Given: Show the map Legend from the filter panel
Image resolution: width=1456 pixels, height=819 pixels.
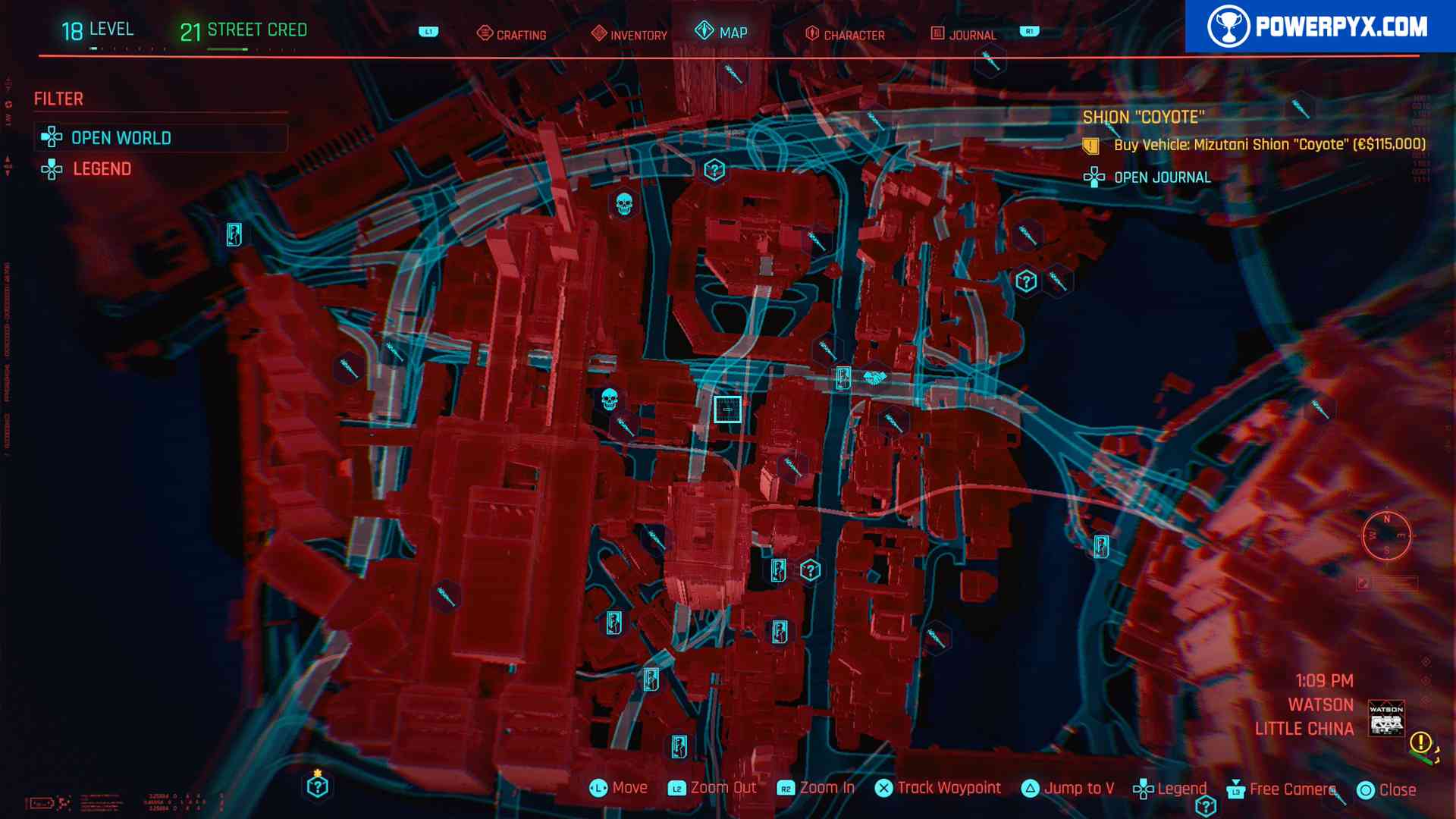Looking at the screenshot, I should [x=102, y=169].
